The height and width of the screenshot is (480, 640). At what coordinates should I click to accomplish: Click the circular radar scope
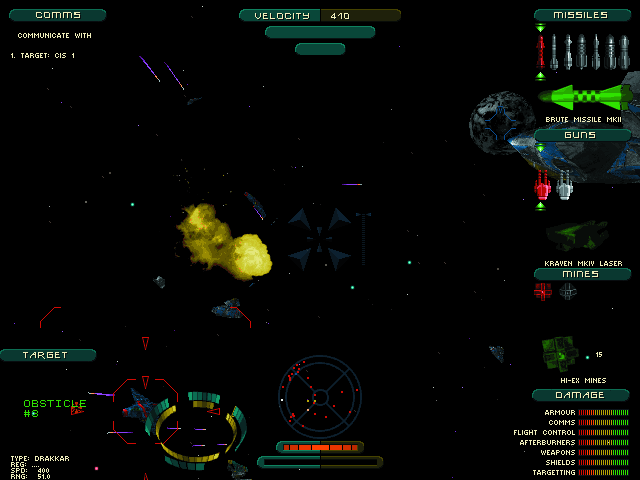tap(319, 392)
